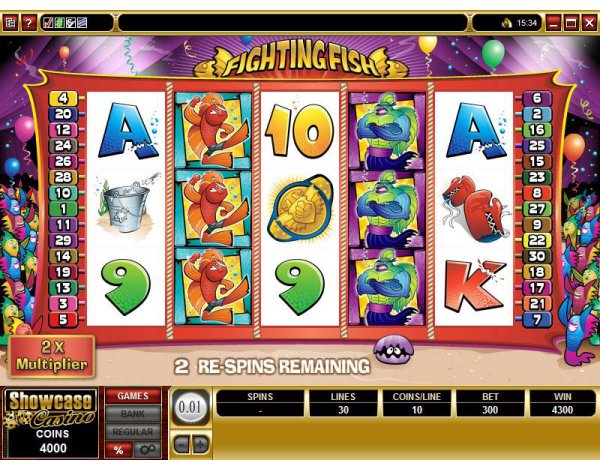
Task: Maximize the game window
Action: 571,22
